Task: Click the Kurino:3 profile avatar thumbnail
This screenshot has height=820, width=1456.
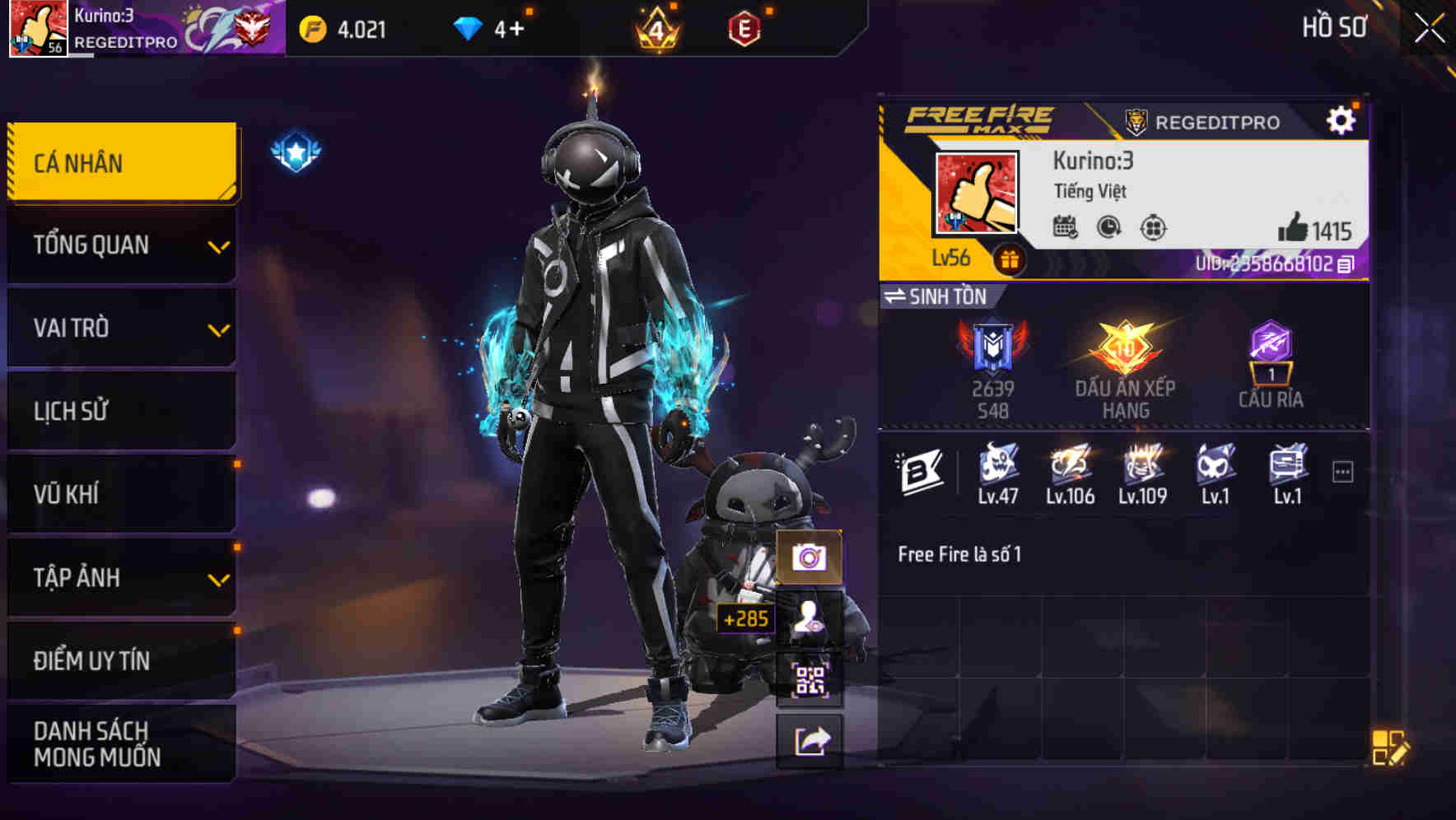Action: (x=978, y=192)
